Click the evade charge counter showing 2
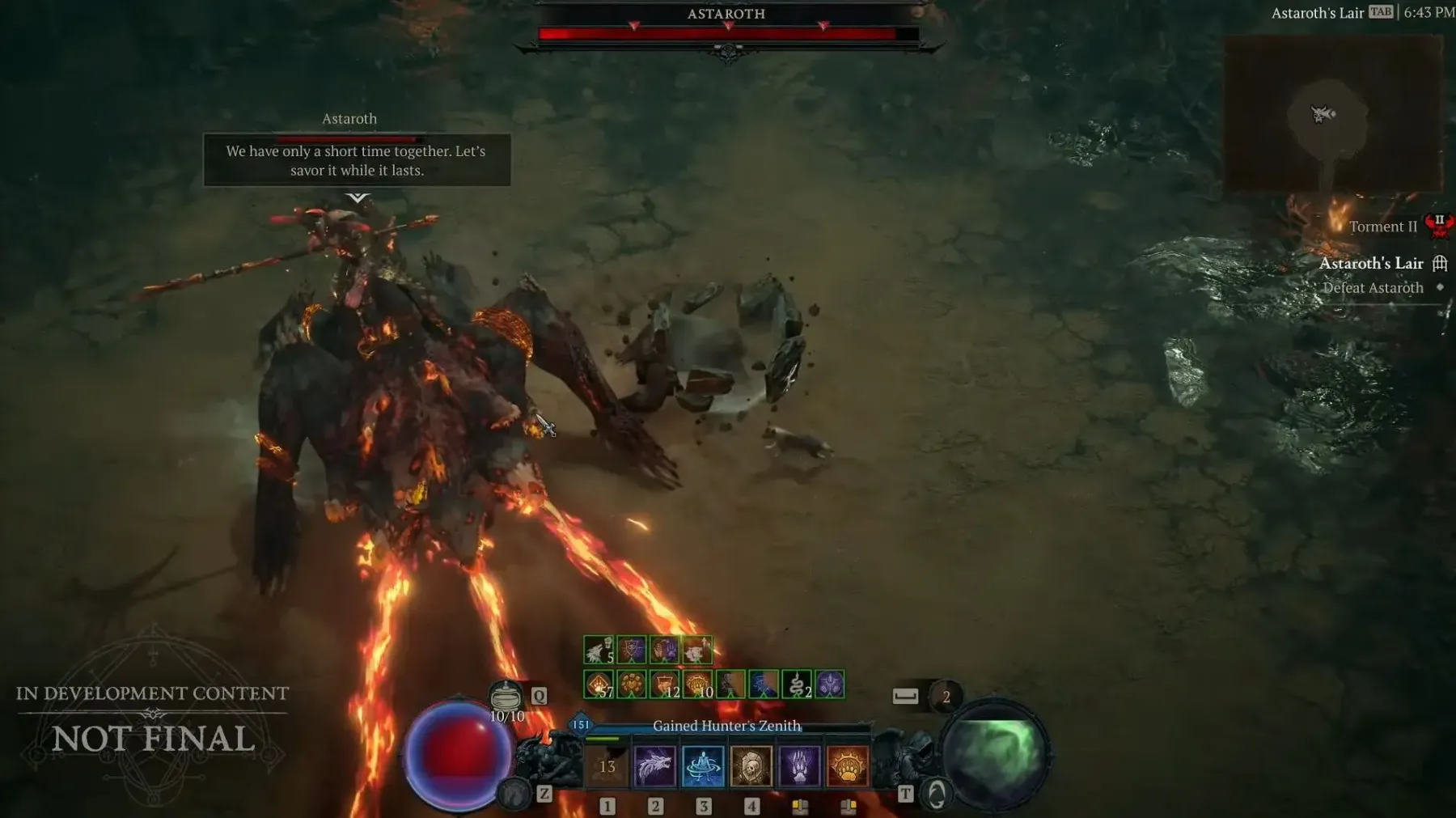The image size is (1456, 818). click(946, 697)
